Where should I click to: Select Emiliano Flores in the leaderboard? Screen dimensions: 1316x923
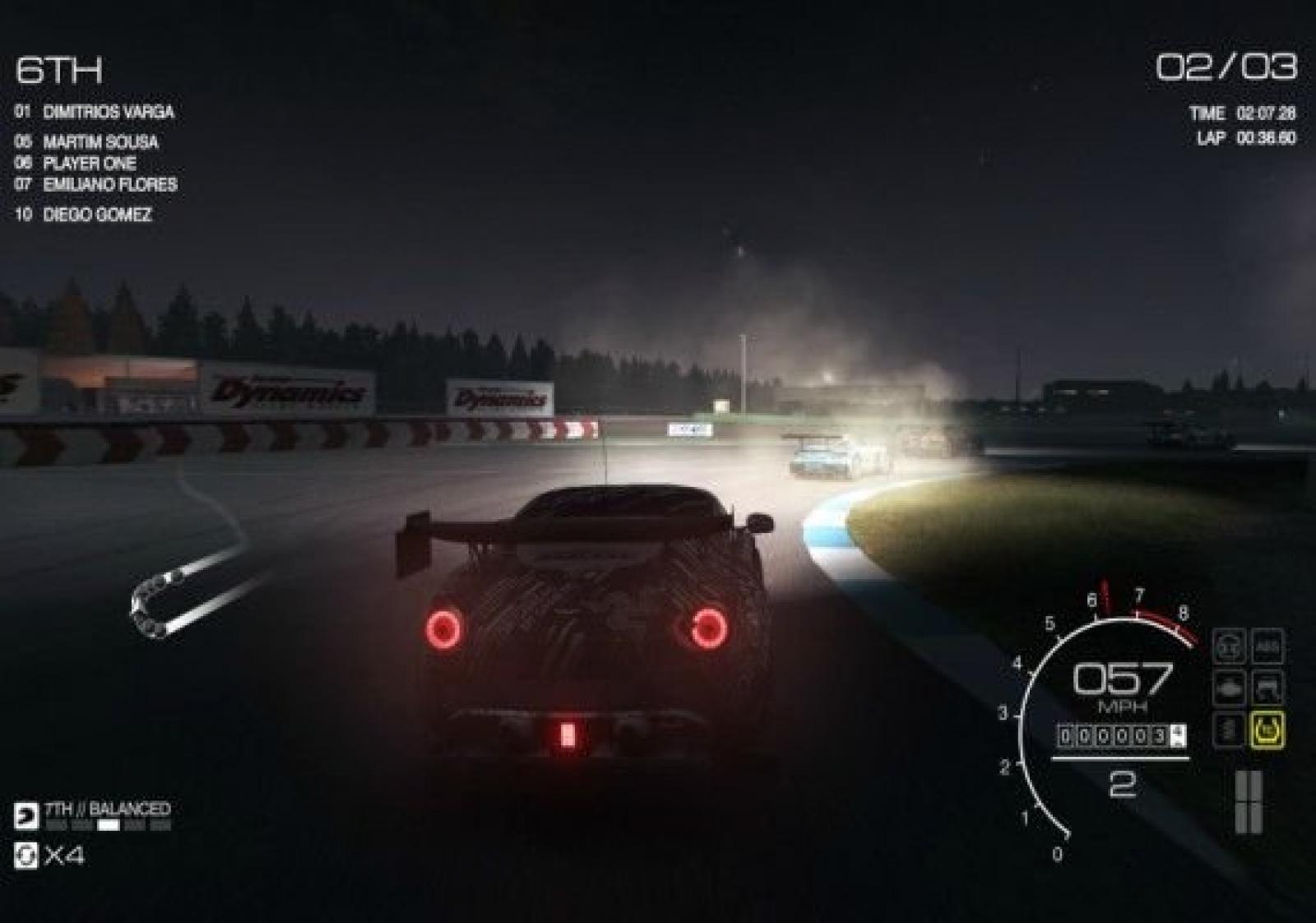point(109,184)
